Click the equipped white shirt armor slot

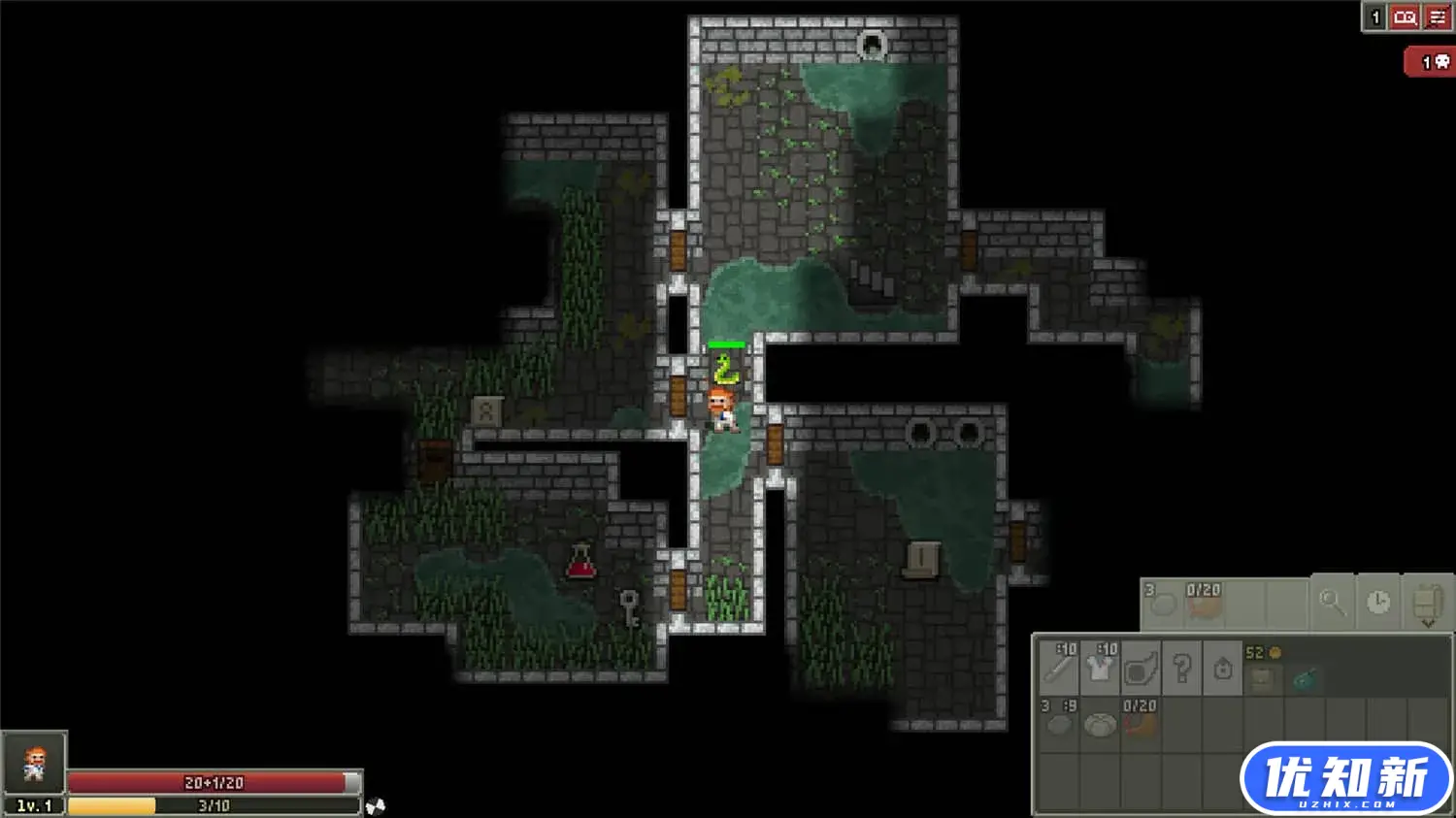click(1102, 666)
